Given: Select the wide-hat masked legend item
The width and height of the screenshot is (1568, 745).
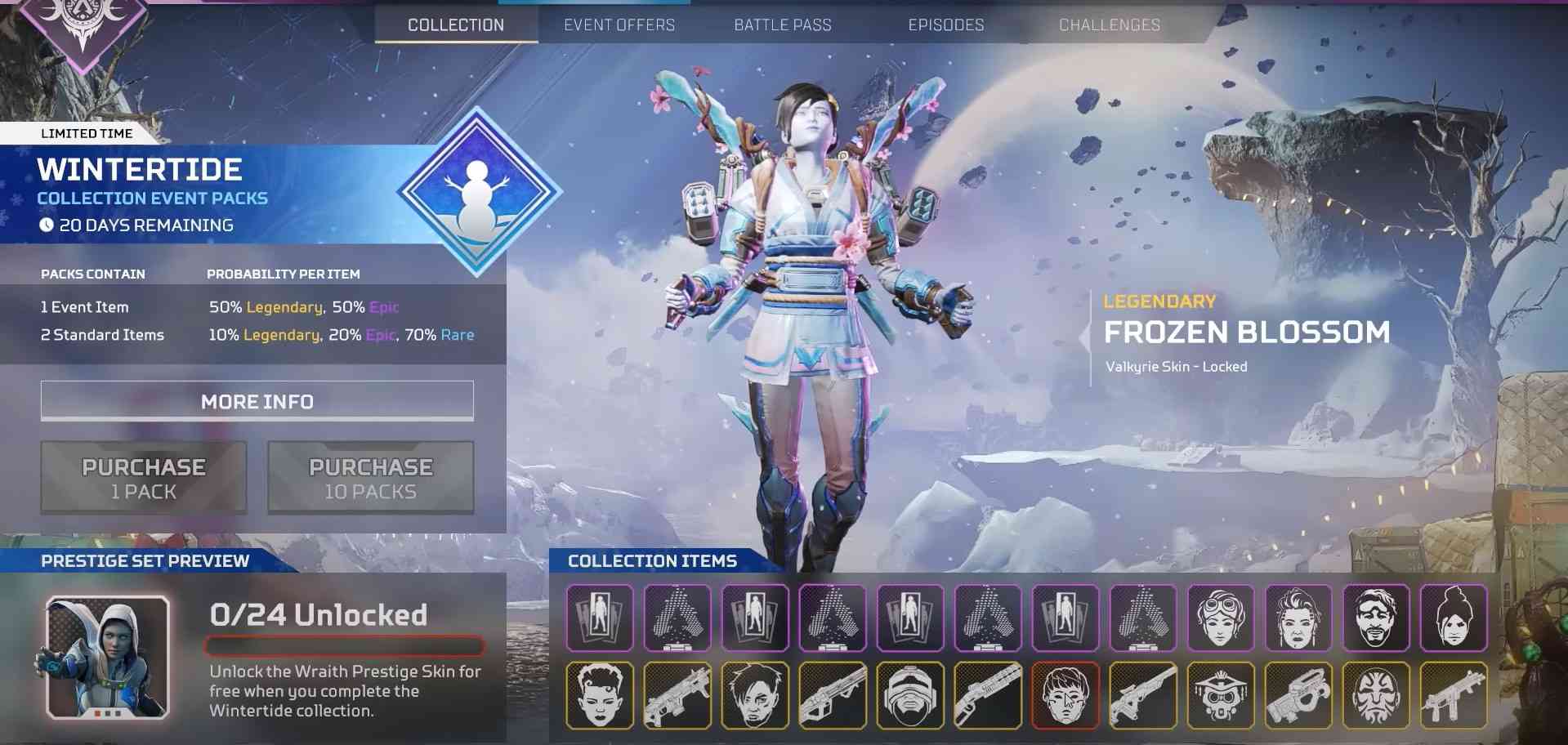Looking at the screenshot, I should click(x=1221, y=695).
